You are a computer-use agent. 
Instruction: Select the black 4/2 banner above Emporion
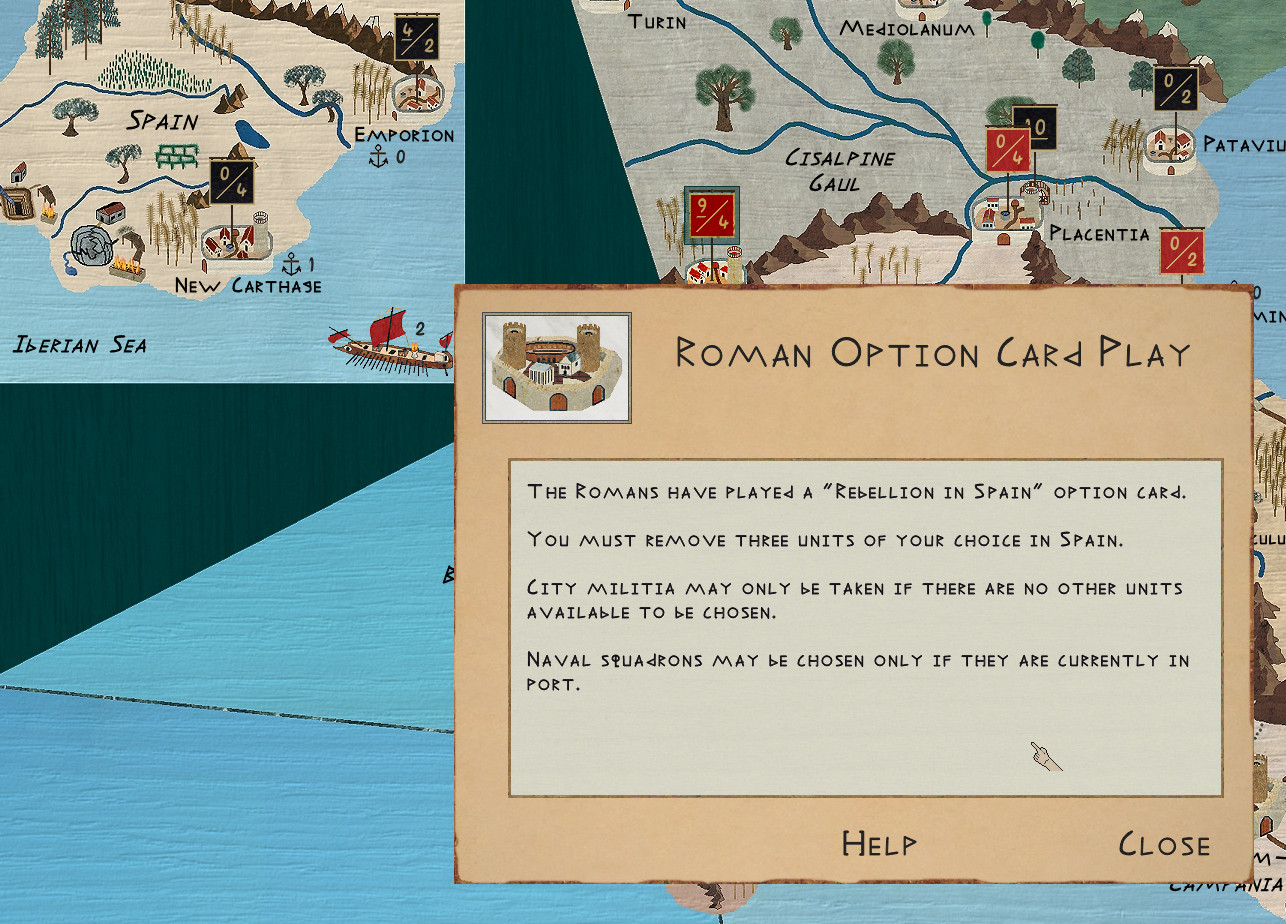click(415, 38)
